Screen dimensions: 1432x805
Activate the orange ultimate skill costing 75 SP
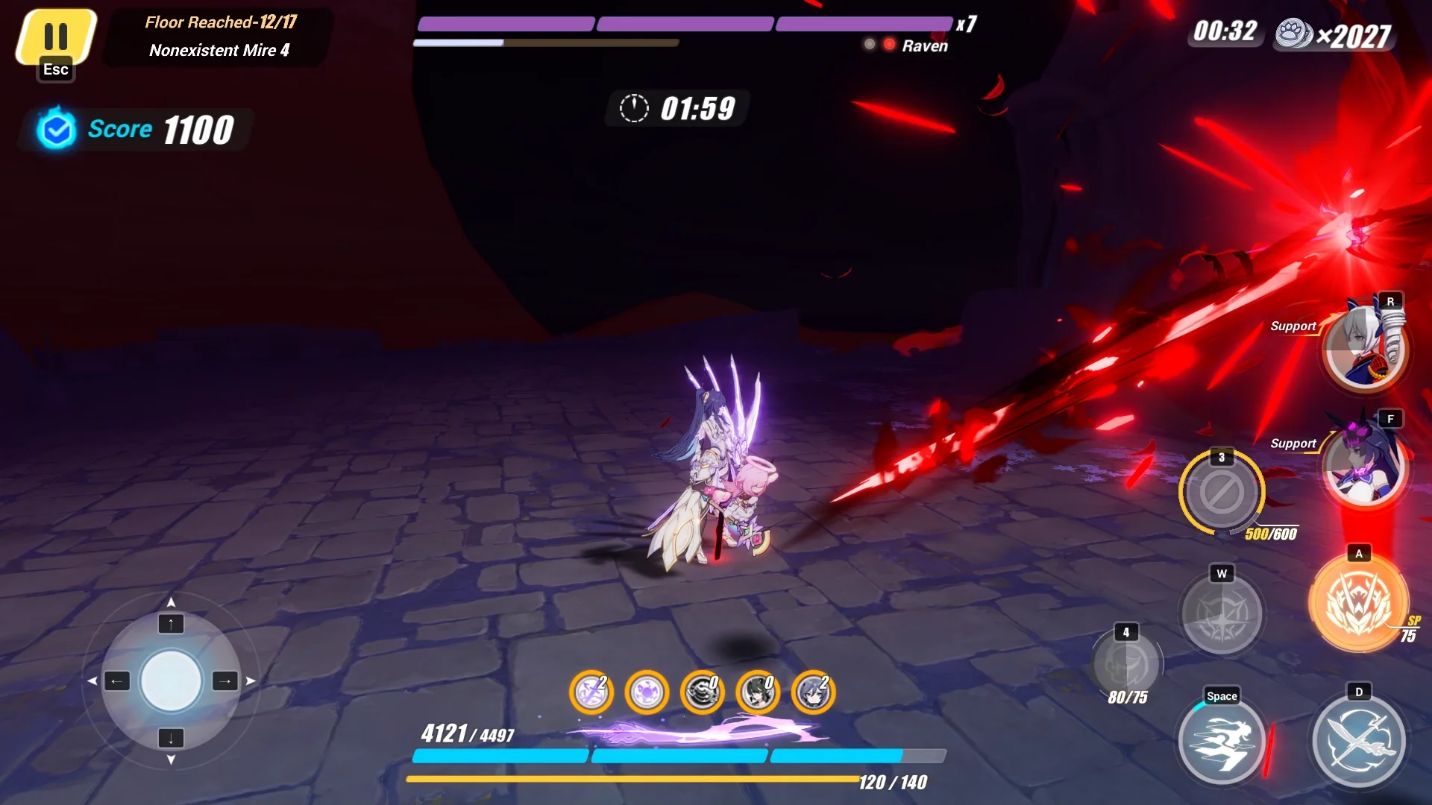pyautogui.click(x=1359, y=604)
